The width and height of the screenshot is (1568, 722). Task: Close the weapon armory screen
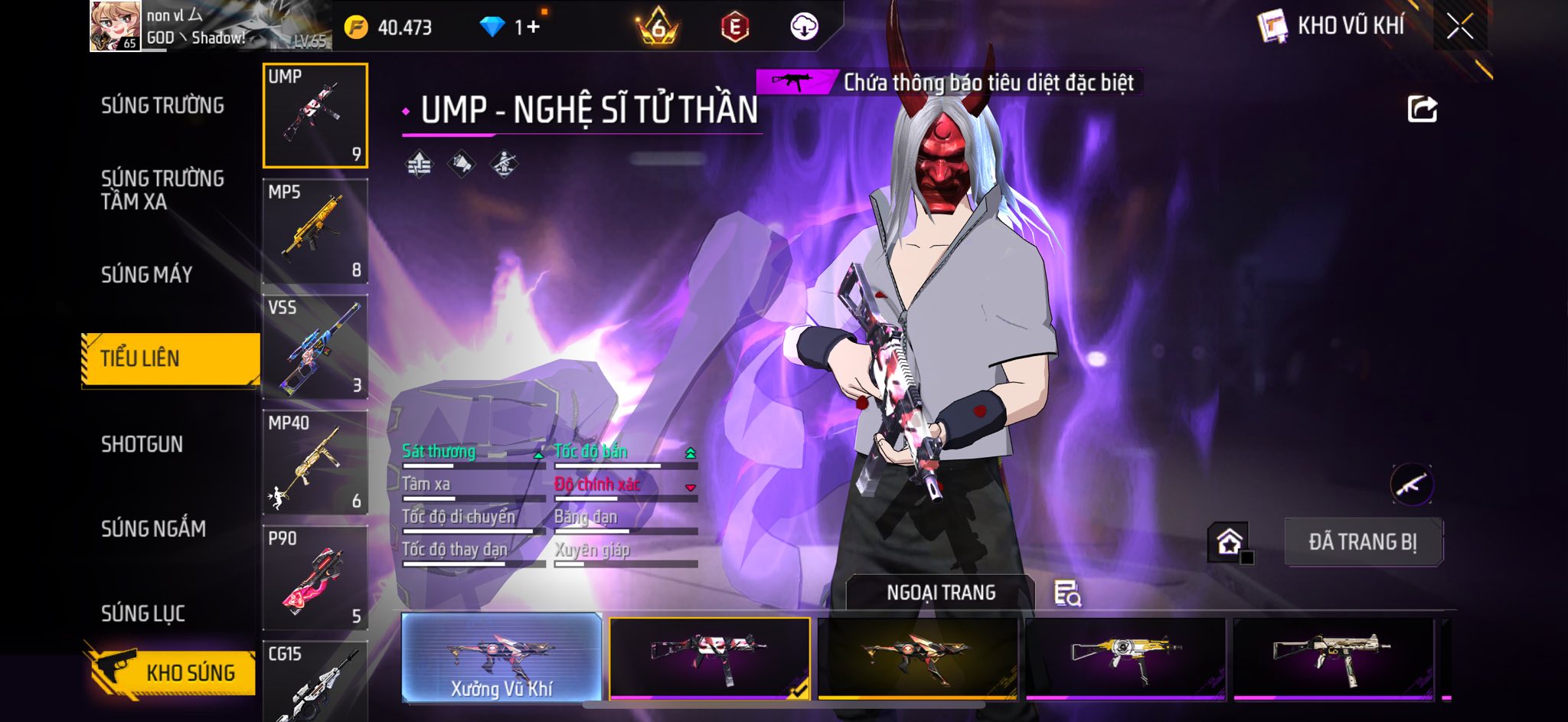pyautogui.click(x=1459, y=27)
